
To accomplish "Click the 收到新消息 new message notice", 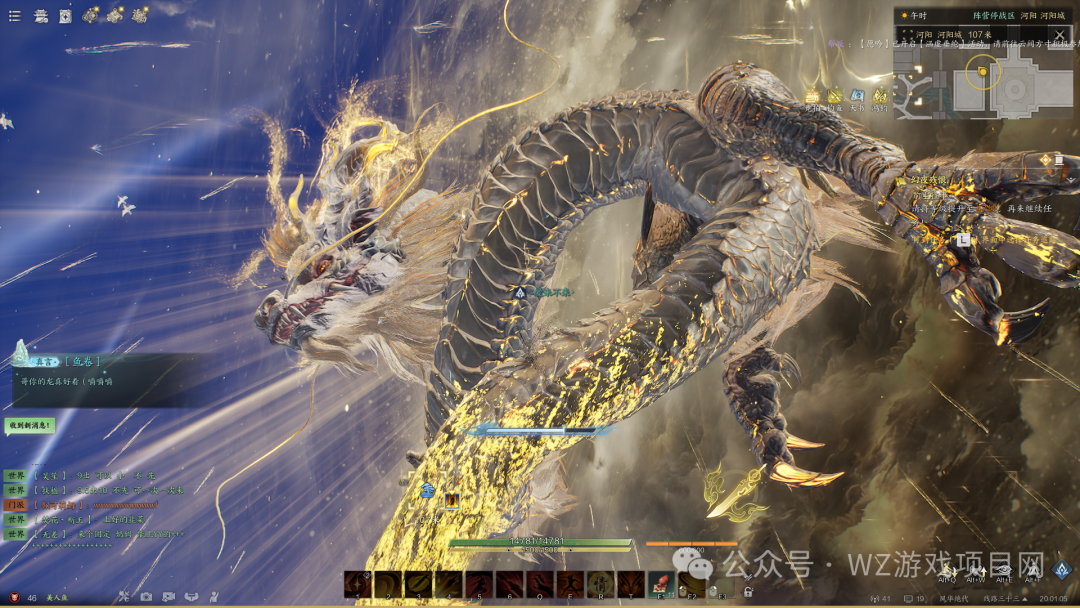I will point(29,425).
